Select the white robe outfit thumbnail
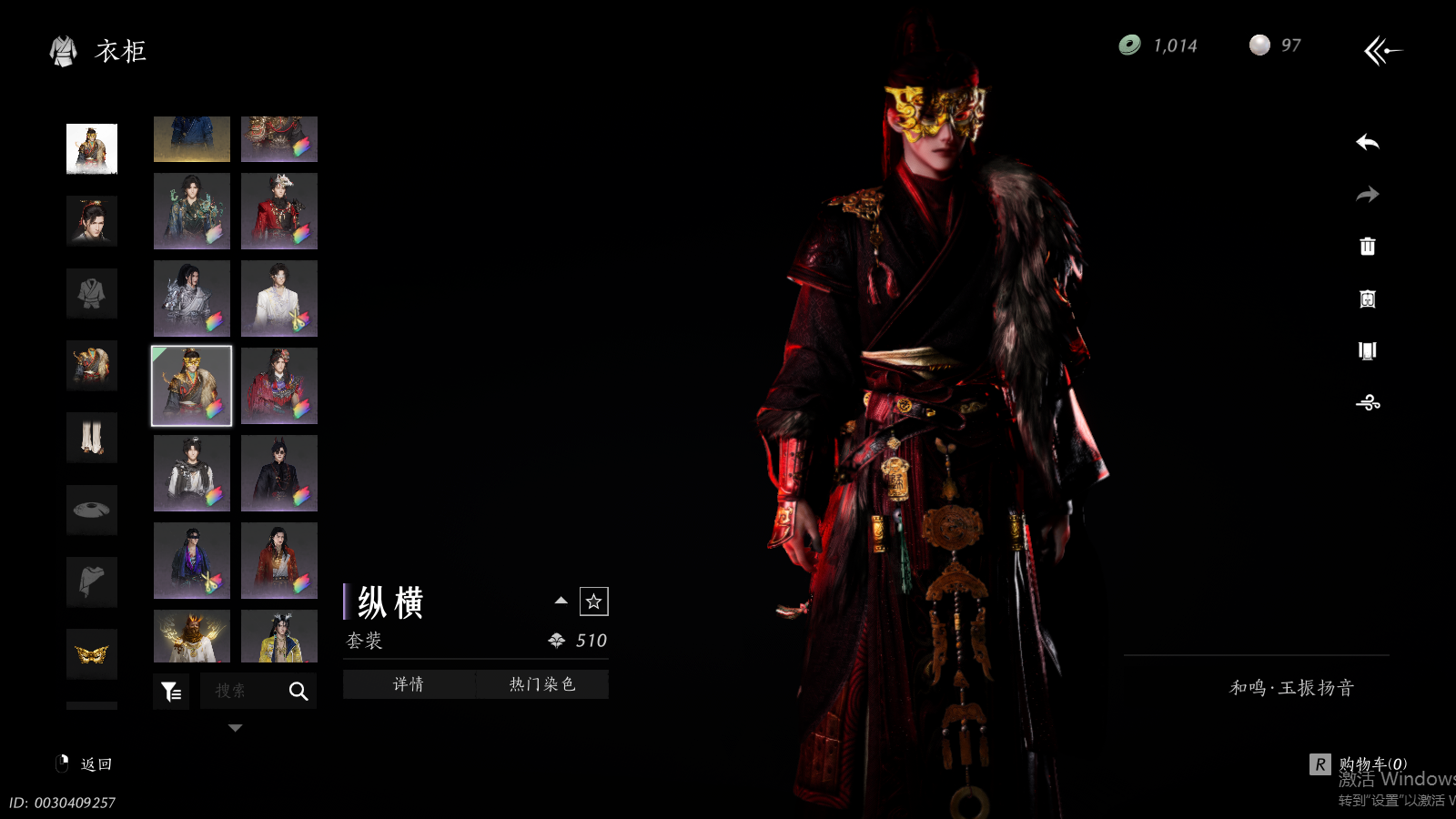The image size is (1456, 819). click(x=279, y=298)
